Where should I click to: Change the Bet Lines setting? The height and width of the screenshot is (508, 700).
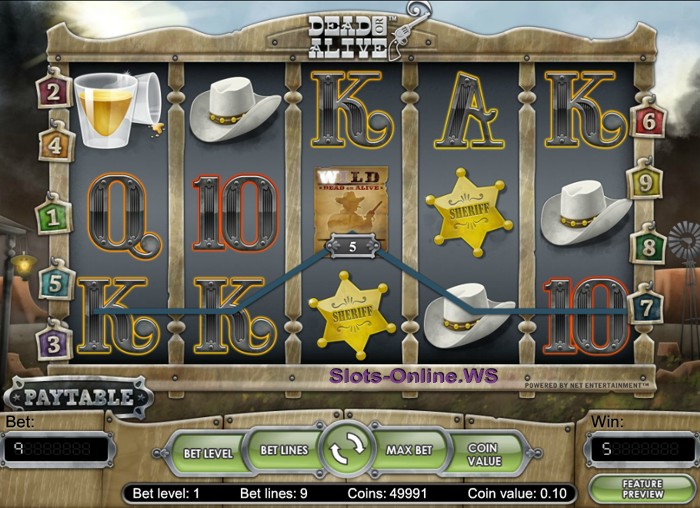click(x=284, y=451)
